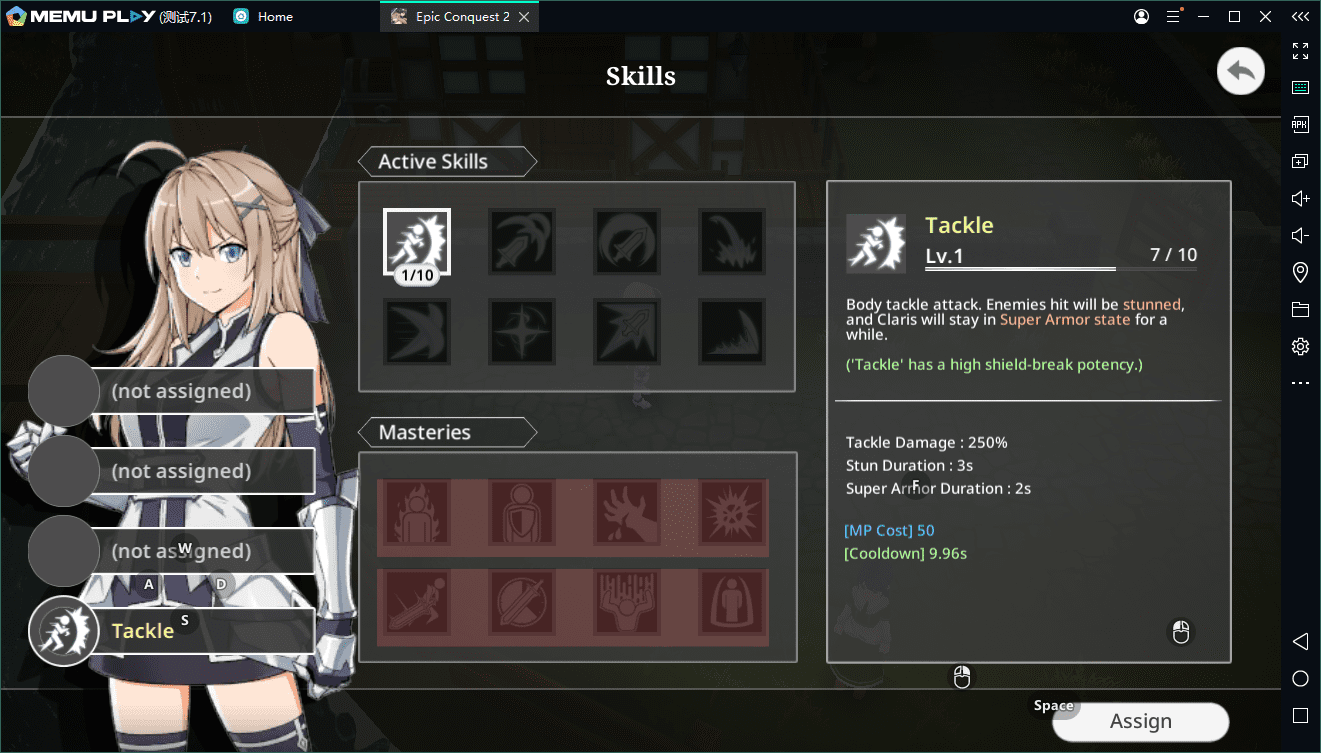Pick the figure inside dome barrier mastery

coord(732,602)
